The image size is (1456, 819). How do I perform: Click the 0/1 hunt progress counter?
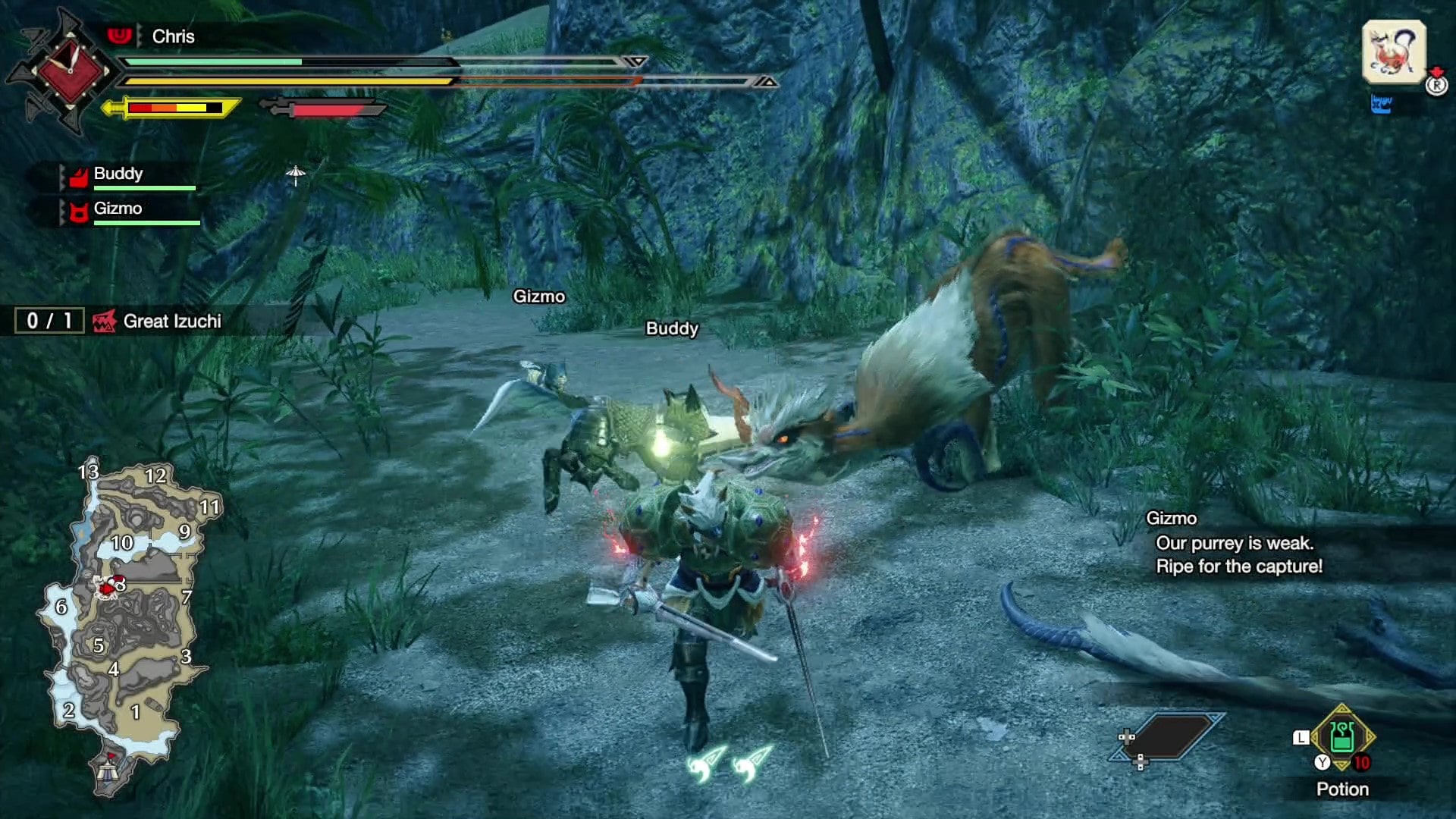coord(48,321)
